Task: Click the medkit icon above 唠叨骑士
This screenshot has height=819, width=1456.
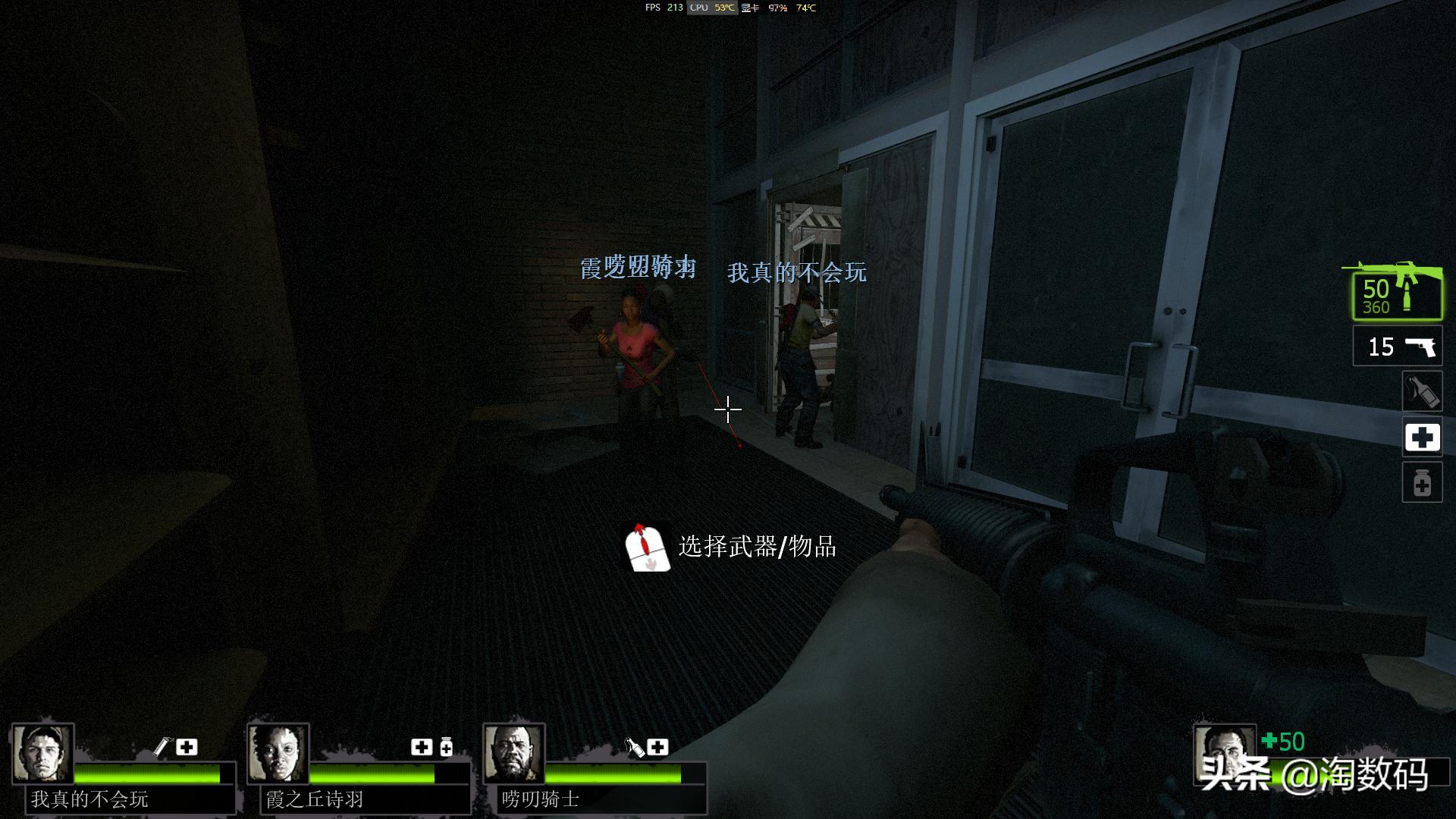Action: 657,748
